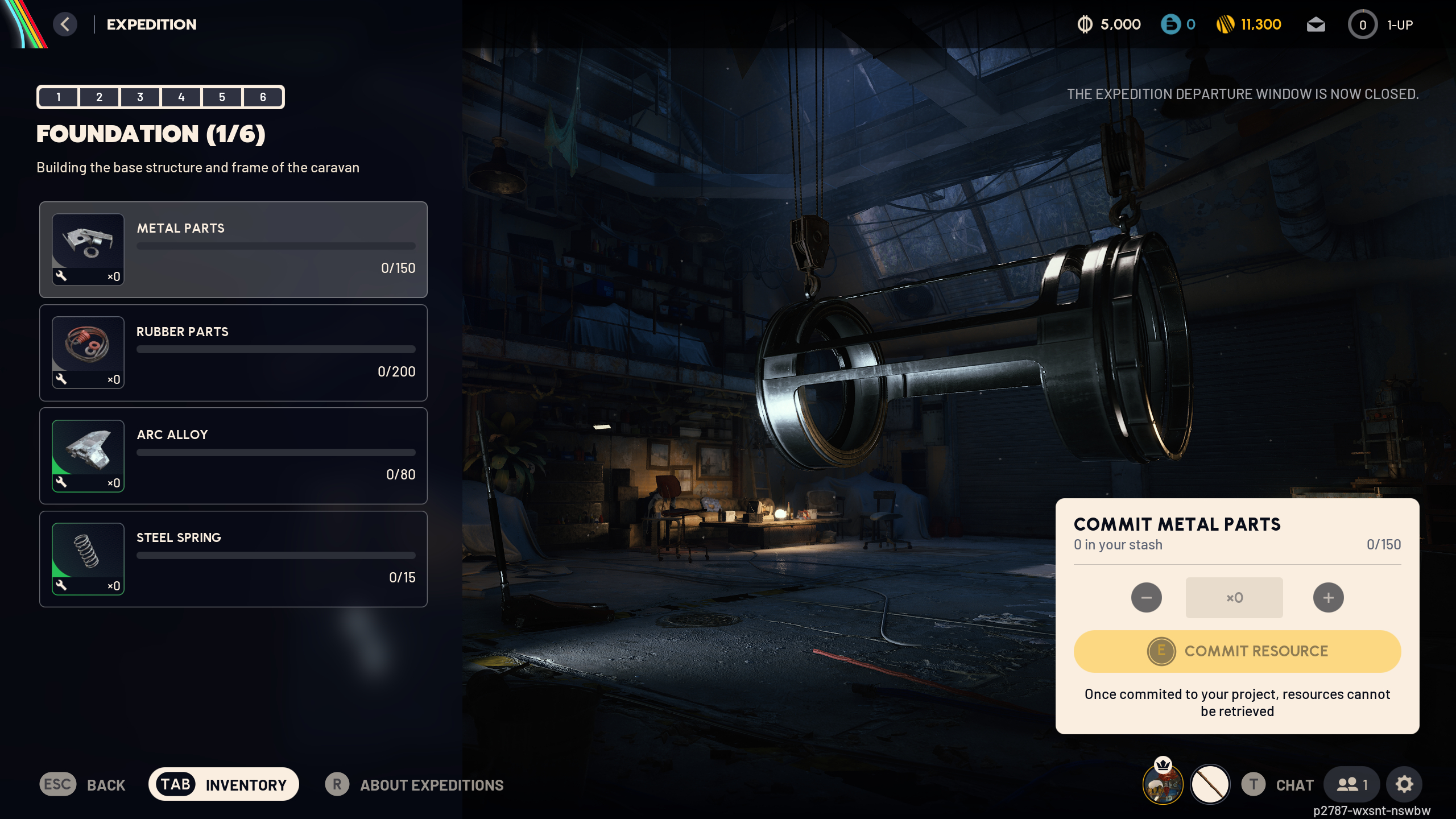This screenshot has width=1456, height=819.
Task: Click the ×0 quantity field in commit panel
Action: pyautogui.click(x=1234, y=597)
